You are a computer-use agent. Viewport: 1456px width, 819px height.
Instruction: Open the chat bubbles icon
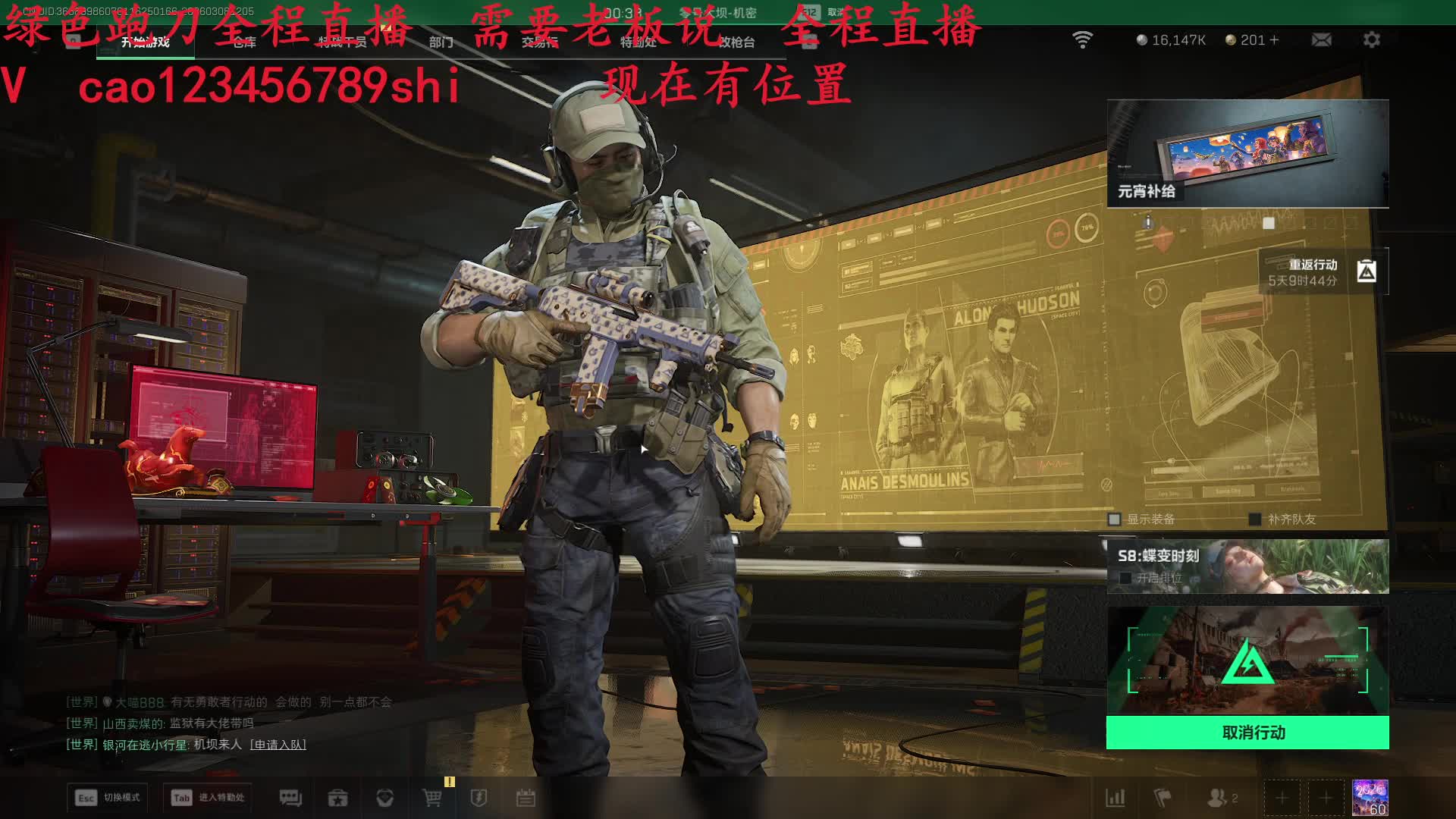[x=290, y=798]
